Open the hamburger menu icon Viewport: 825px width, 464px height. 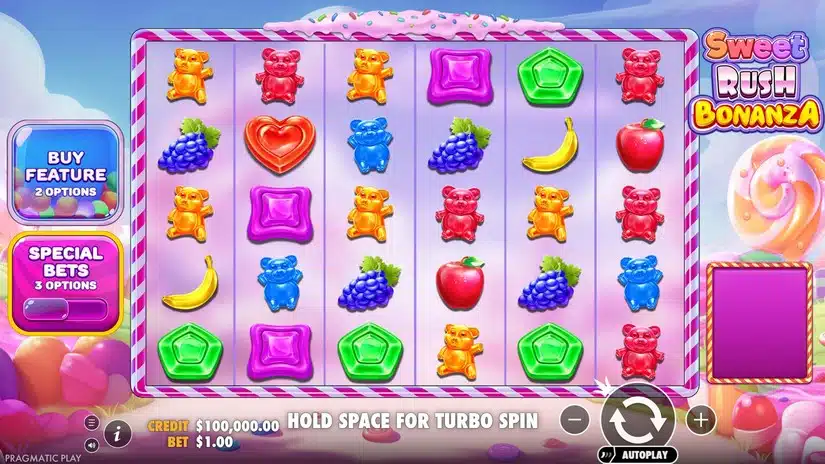coord(92,422)
